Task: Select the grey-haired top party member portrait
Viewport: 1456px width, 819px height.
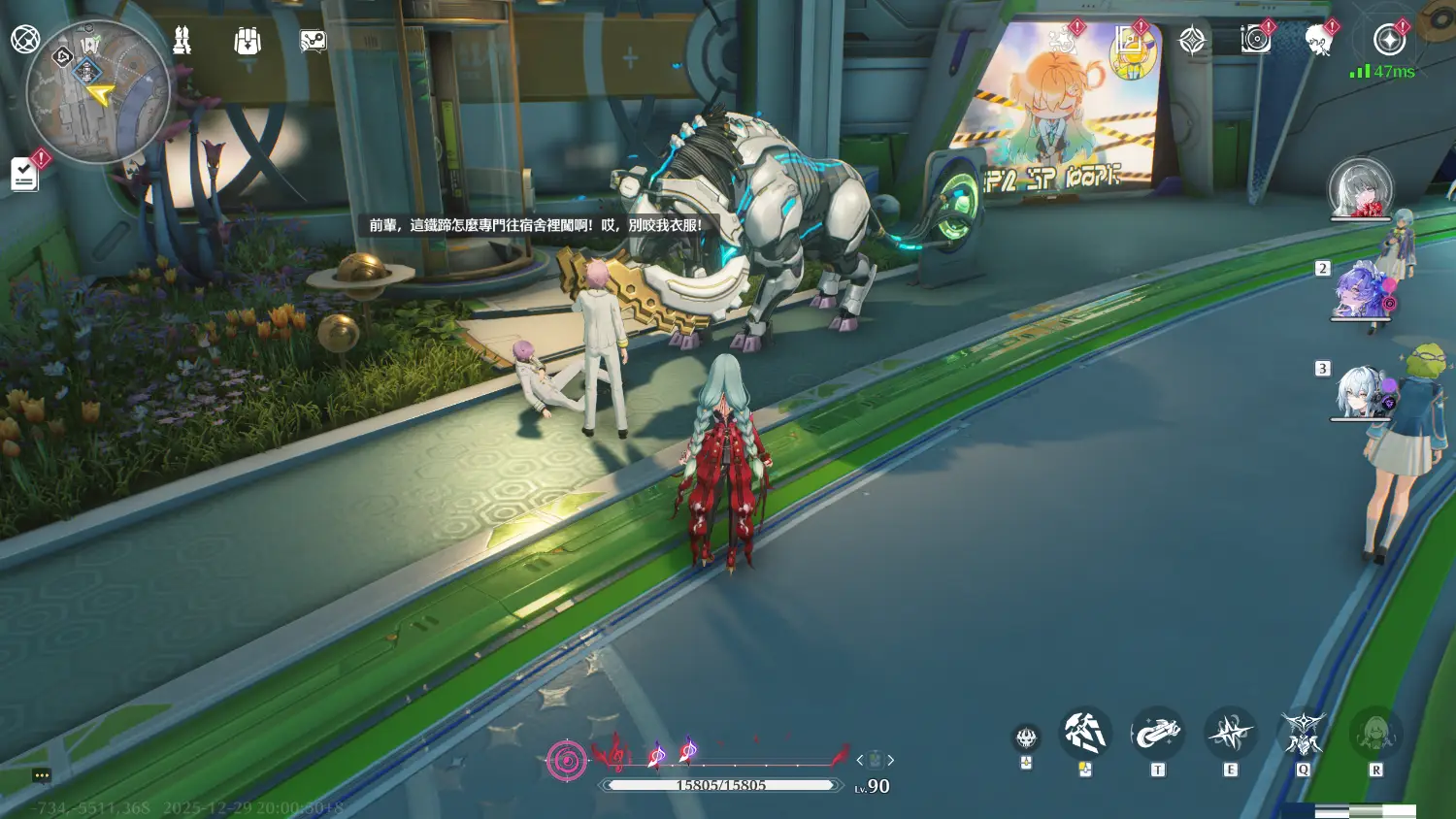Action: (x=1360, y=188)
